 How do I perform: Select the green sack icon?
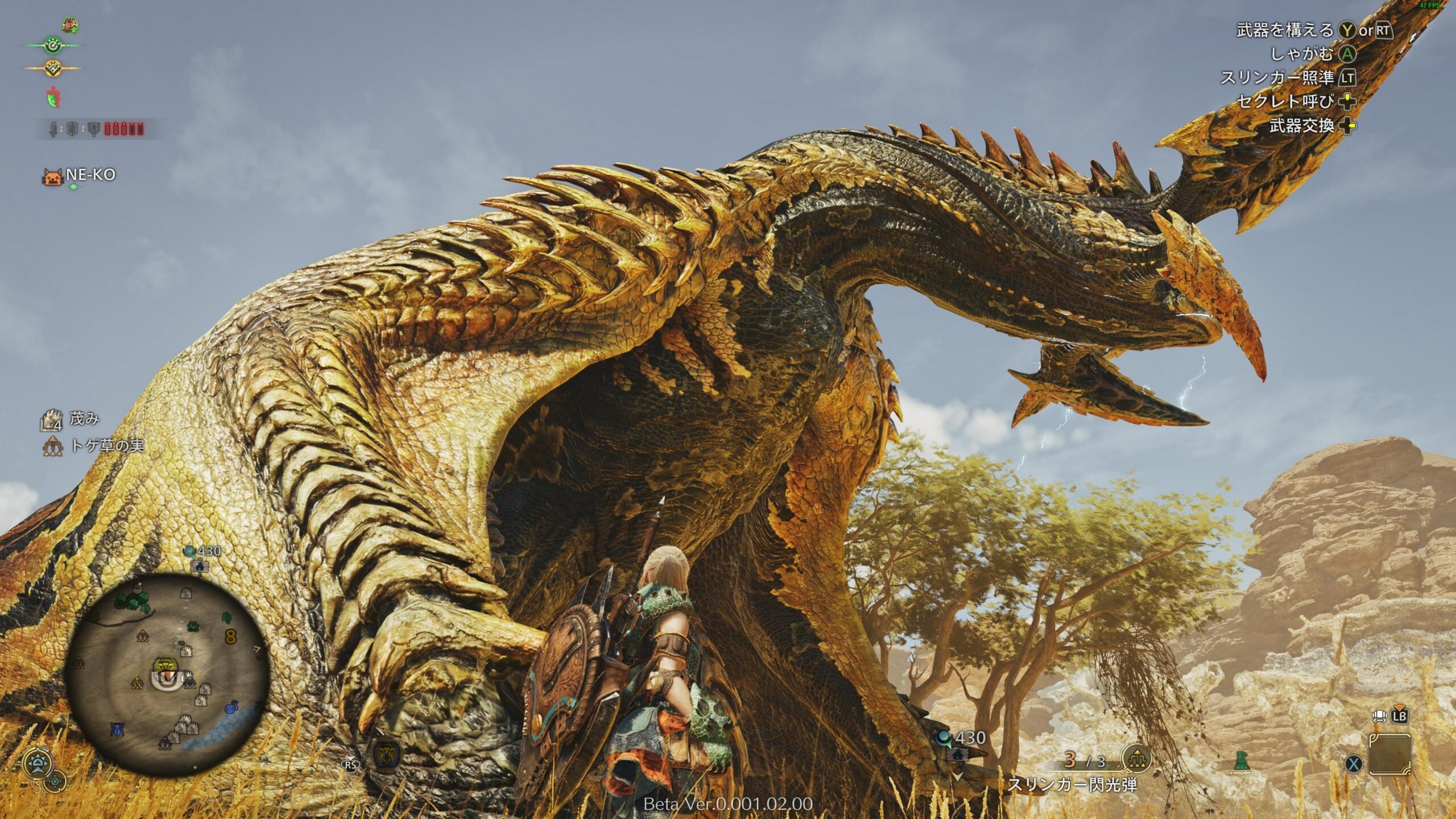[1242, 761]
